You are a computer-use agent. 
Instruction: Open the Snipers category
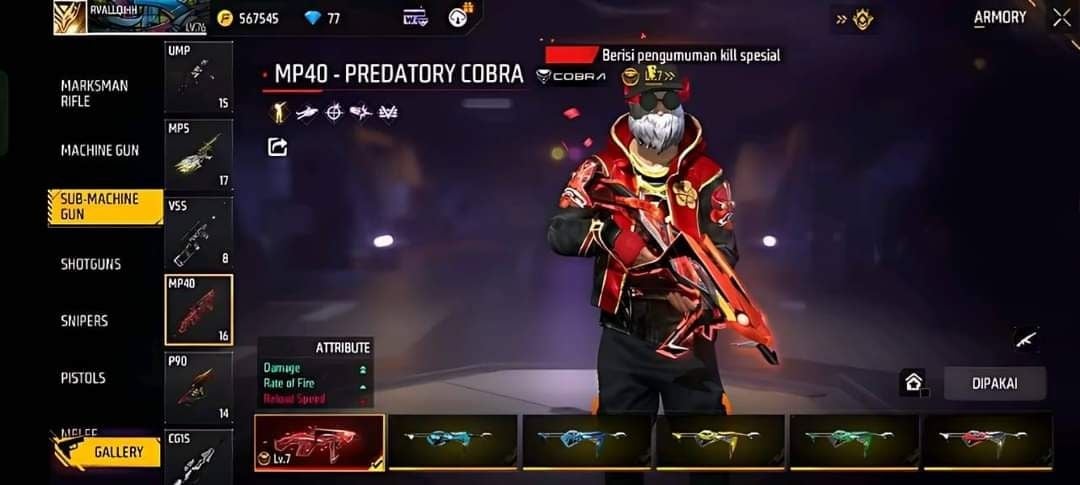[x=84, y=321]
